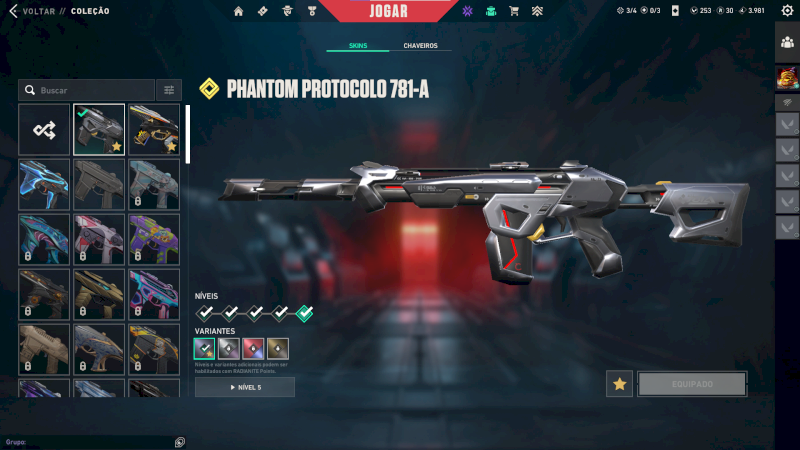Open the settings gear
Viewport: 800px width, 450px height.
tap(786, 11)
